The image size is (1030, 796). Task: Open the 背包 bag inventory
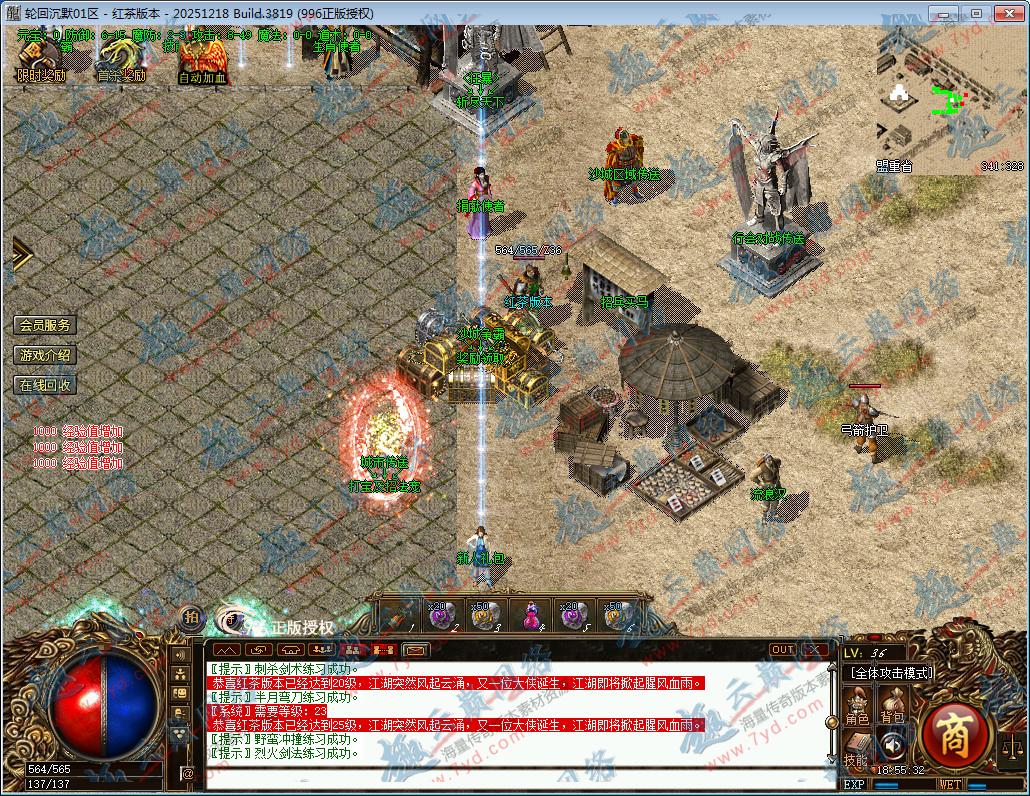pos(891,708)
